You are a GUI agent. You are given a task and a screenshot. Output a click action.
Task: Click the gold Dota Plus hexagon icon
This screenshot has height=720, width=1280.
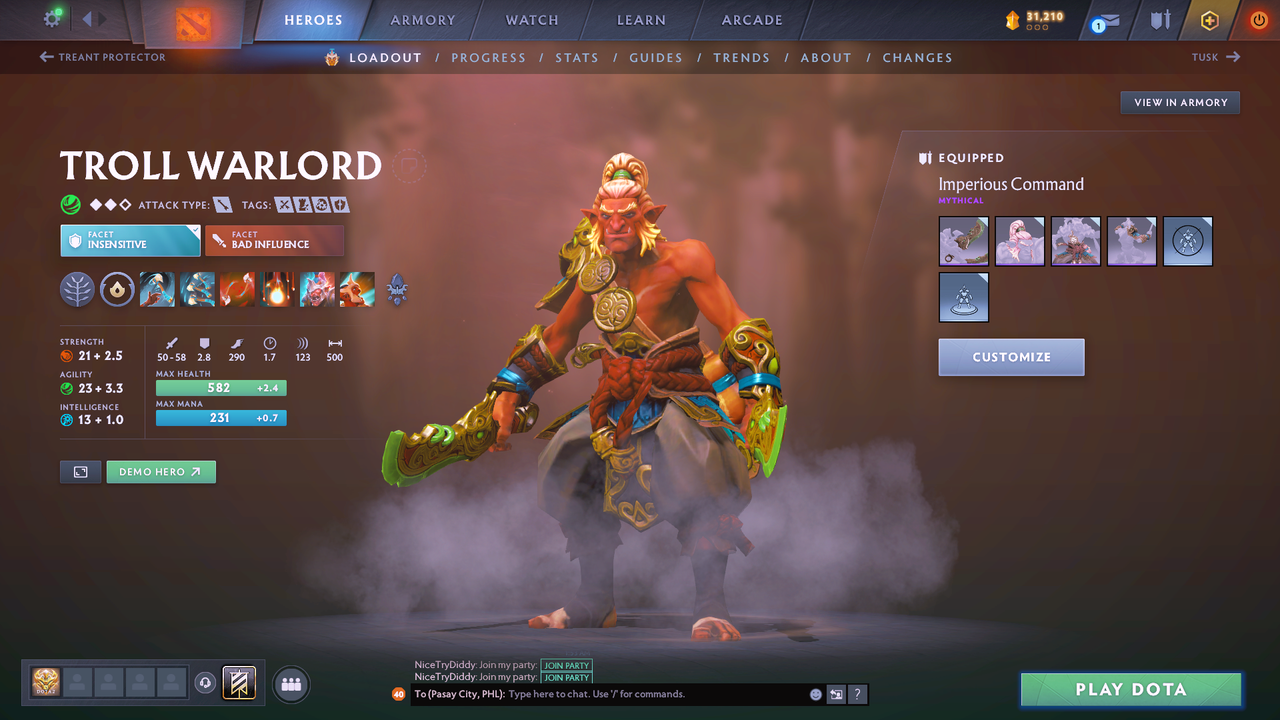pyautogui.click(x=1209, y=19)
